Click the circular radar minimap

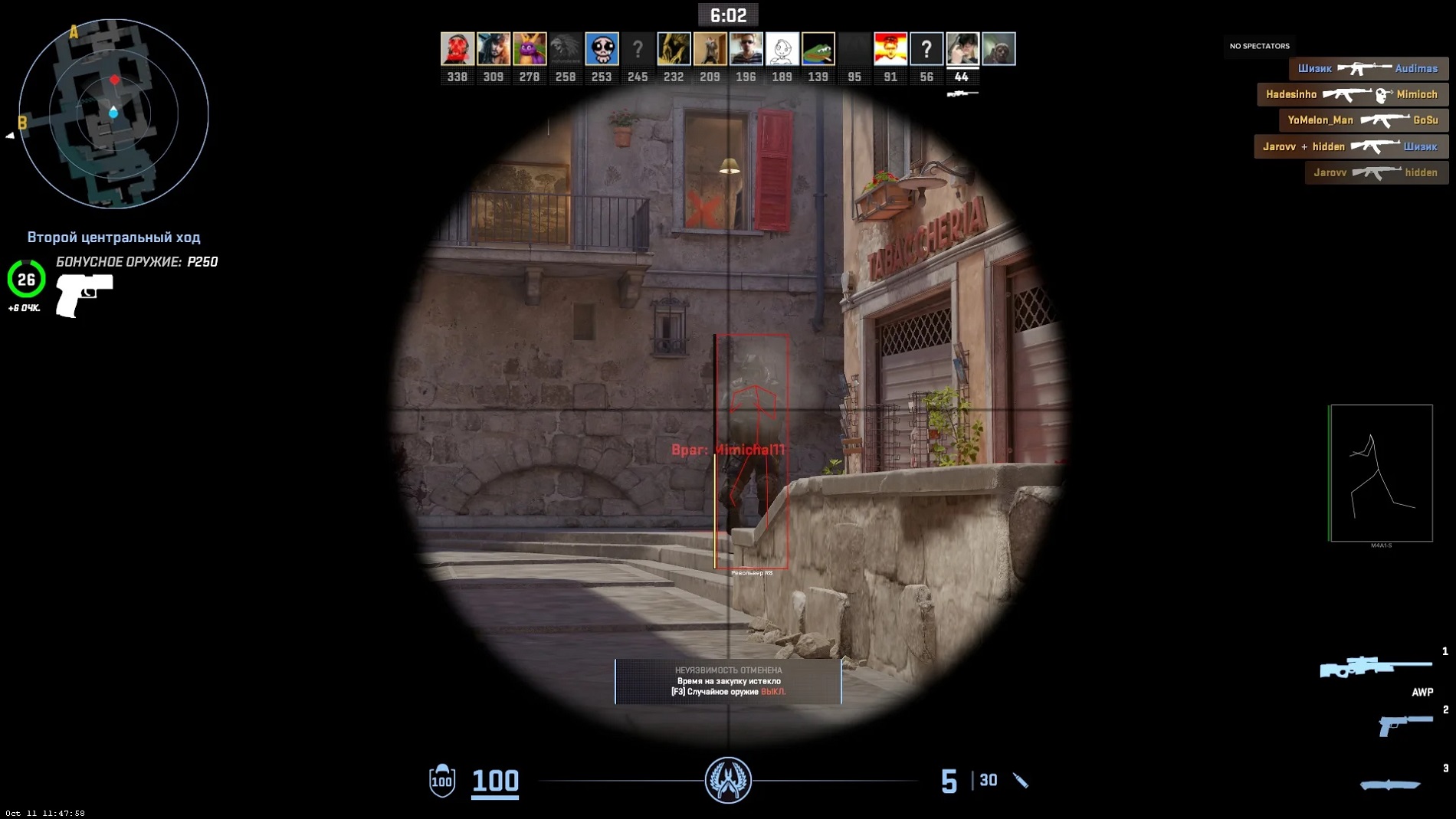[x=113, y=113]
